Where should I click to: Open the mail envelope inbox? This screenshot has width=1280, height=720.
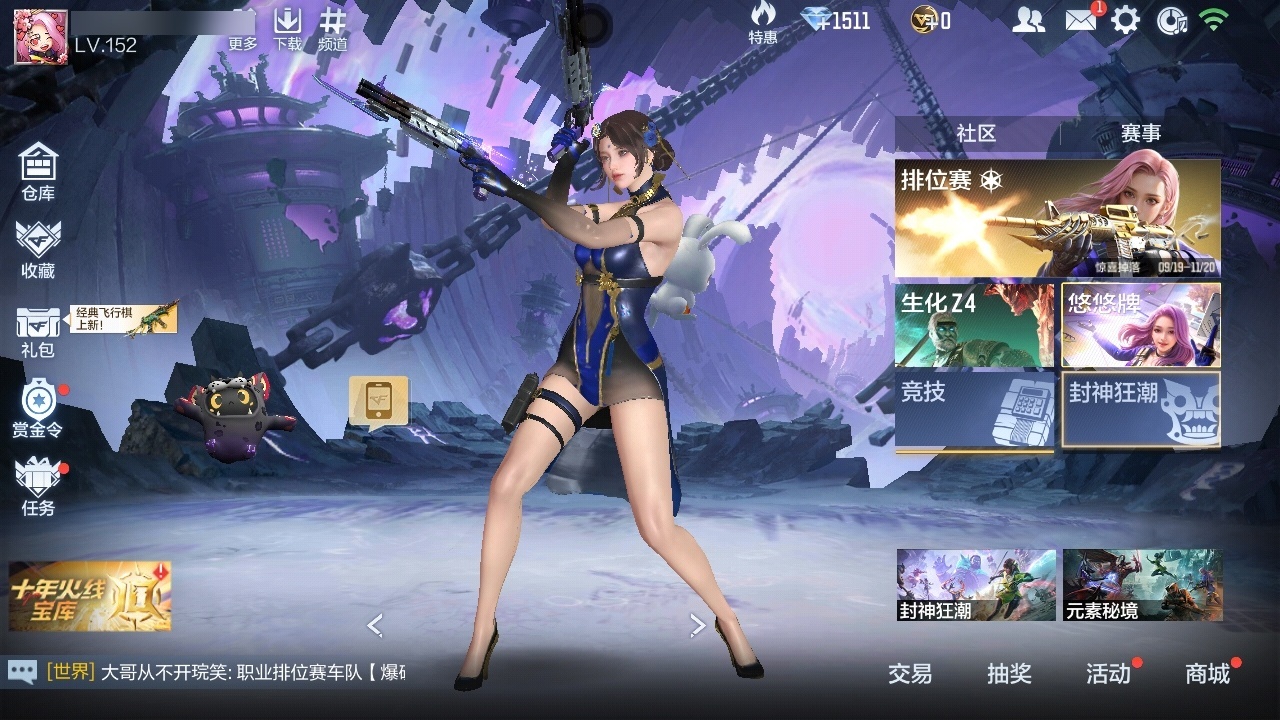click(1081, 20)
